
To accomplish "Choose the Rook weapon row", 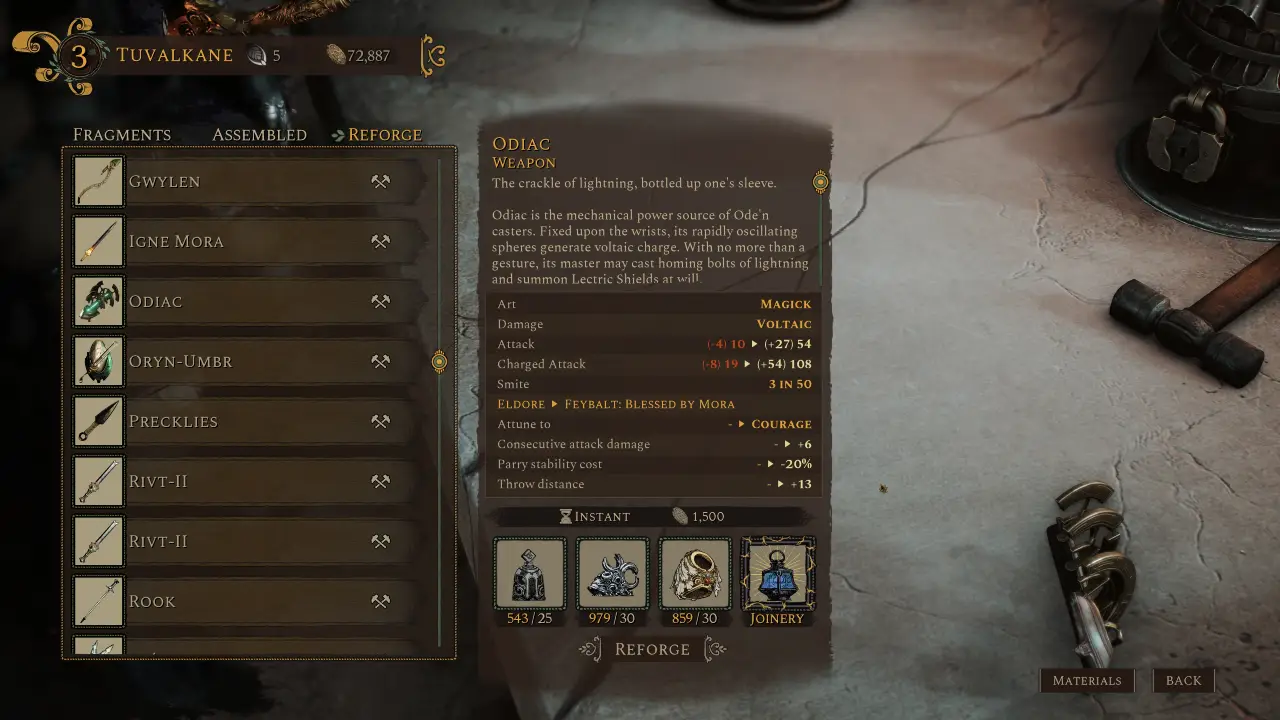I will (x=250, y=602).
